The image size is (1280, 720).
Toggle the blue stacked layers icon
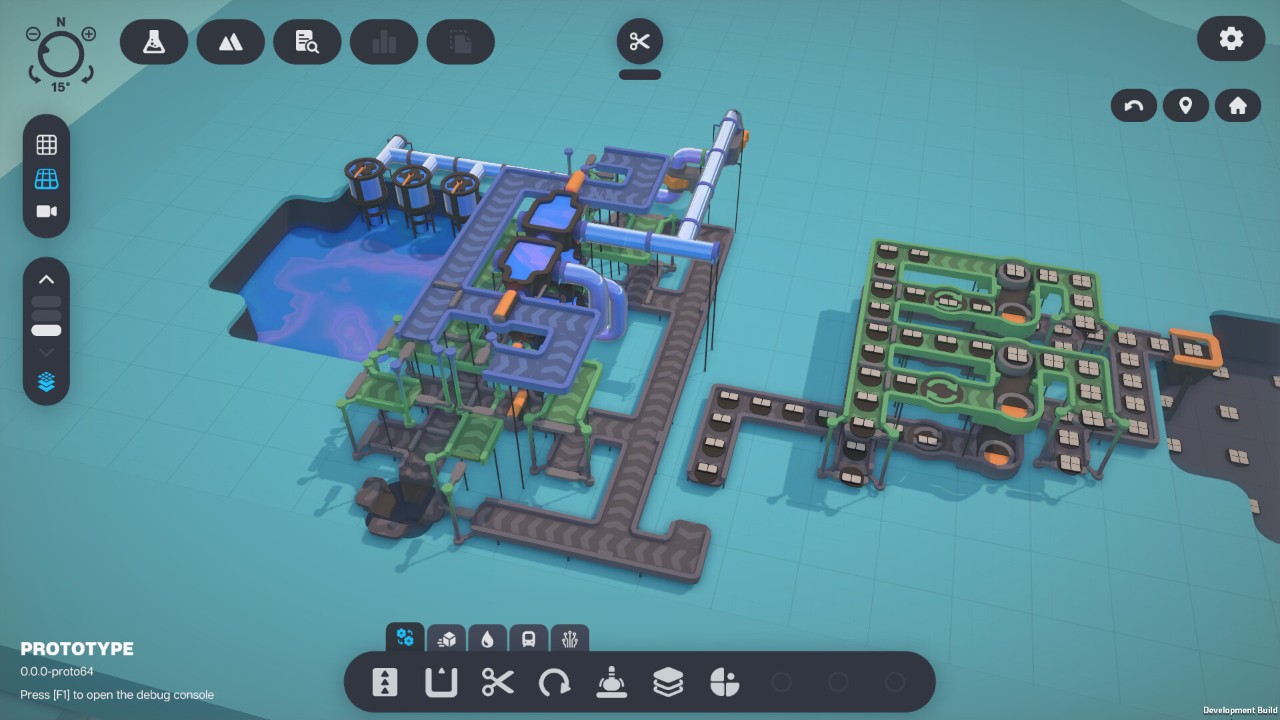click(46, 382)
